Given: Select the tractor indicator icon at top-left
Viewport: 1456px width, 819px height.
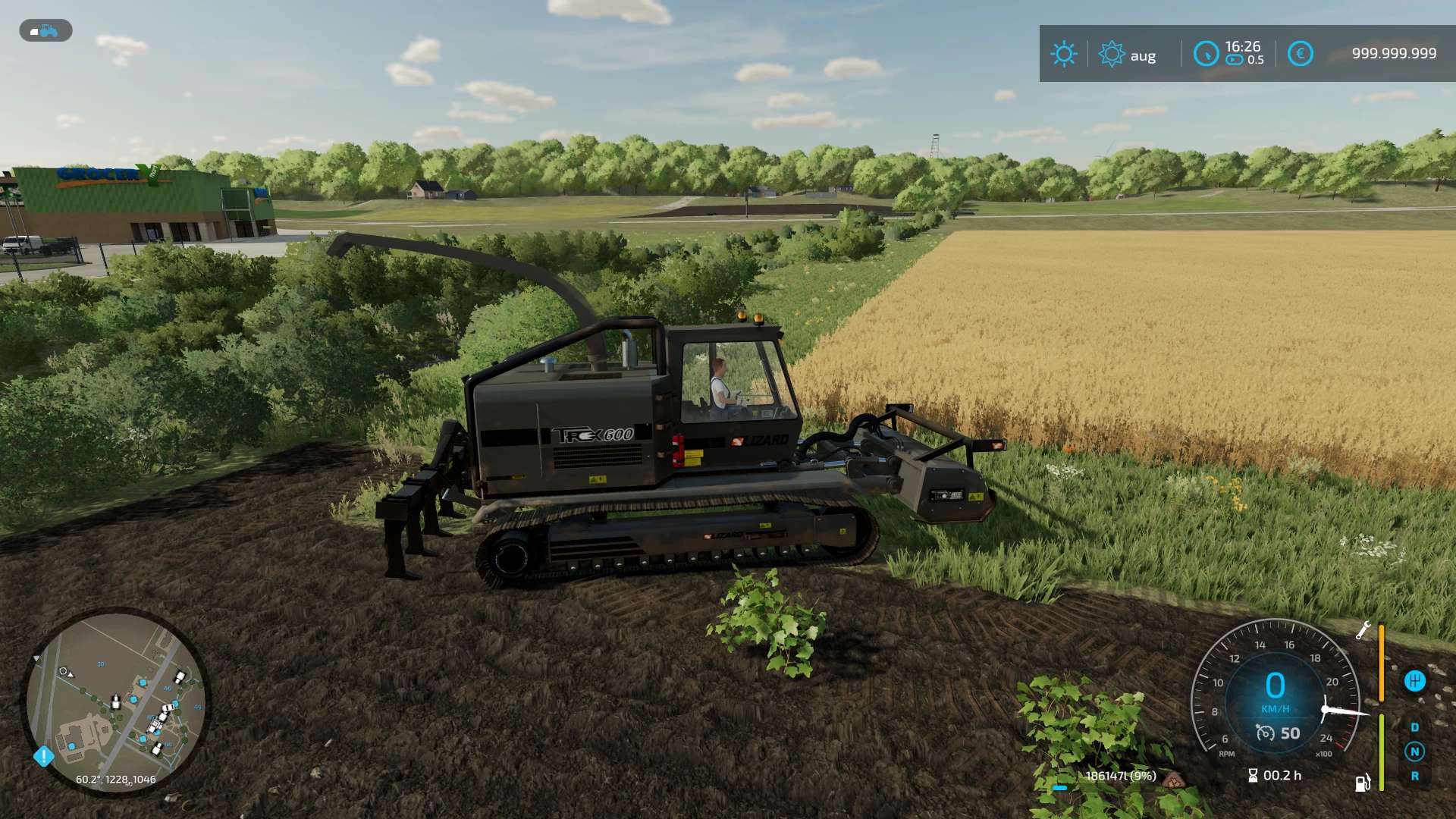Looking at the screenshot, I should click(45, 31).
